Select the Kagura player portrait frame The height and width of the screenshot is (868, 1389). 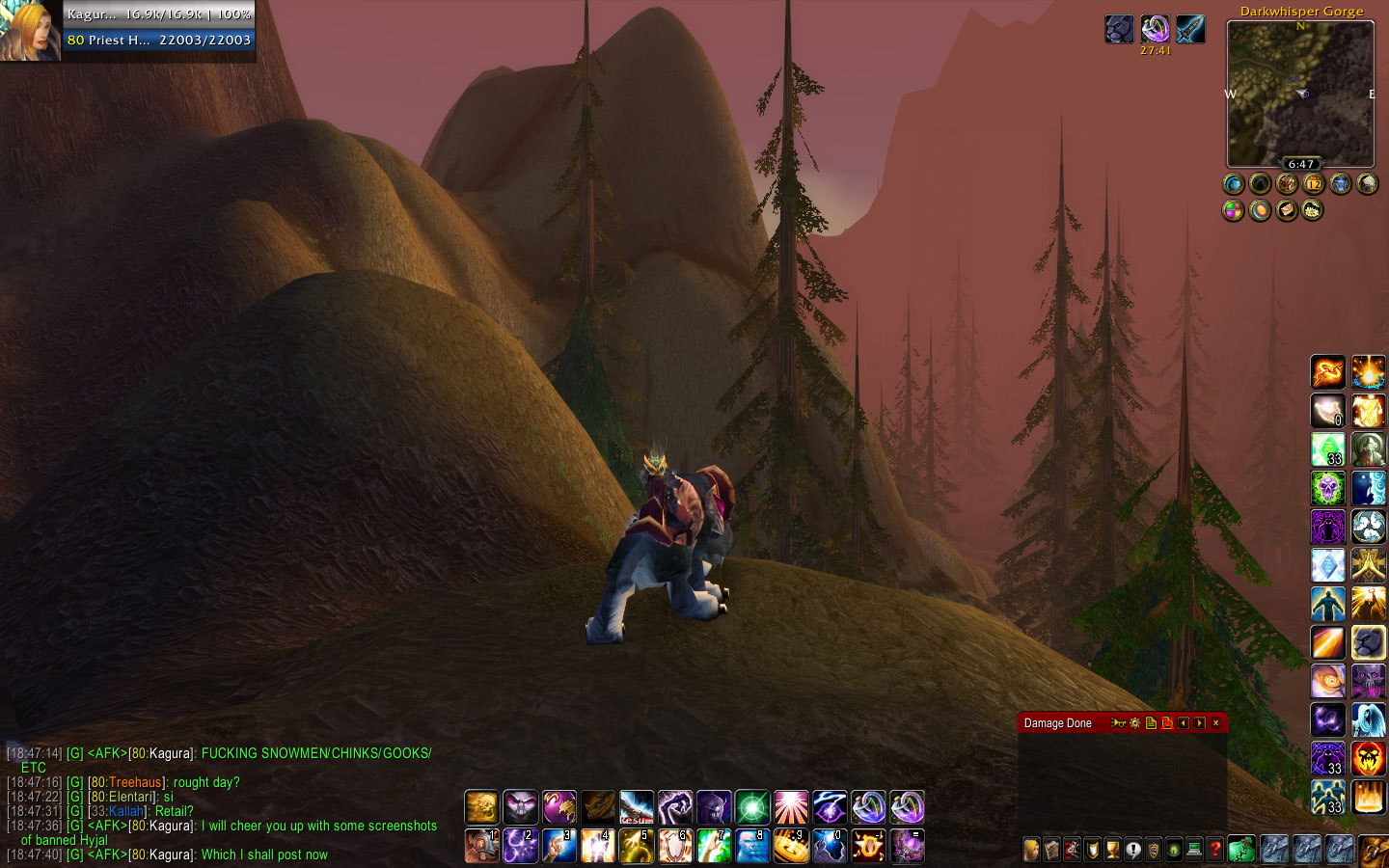click(x=30, y=30)
